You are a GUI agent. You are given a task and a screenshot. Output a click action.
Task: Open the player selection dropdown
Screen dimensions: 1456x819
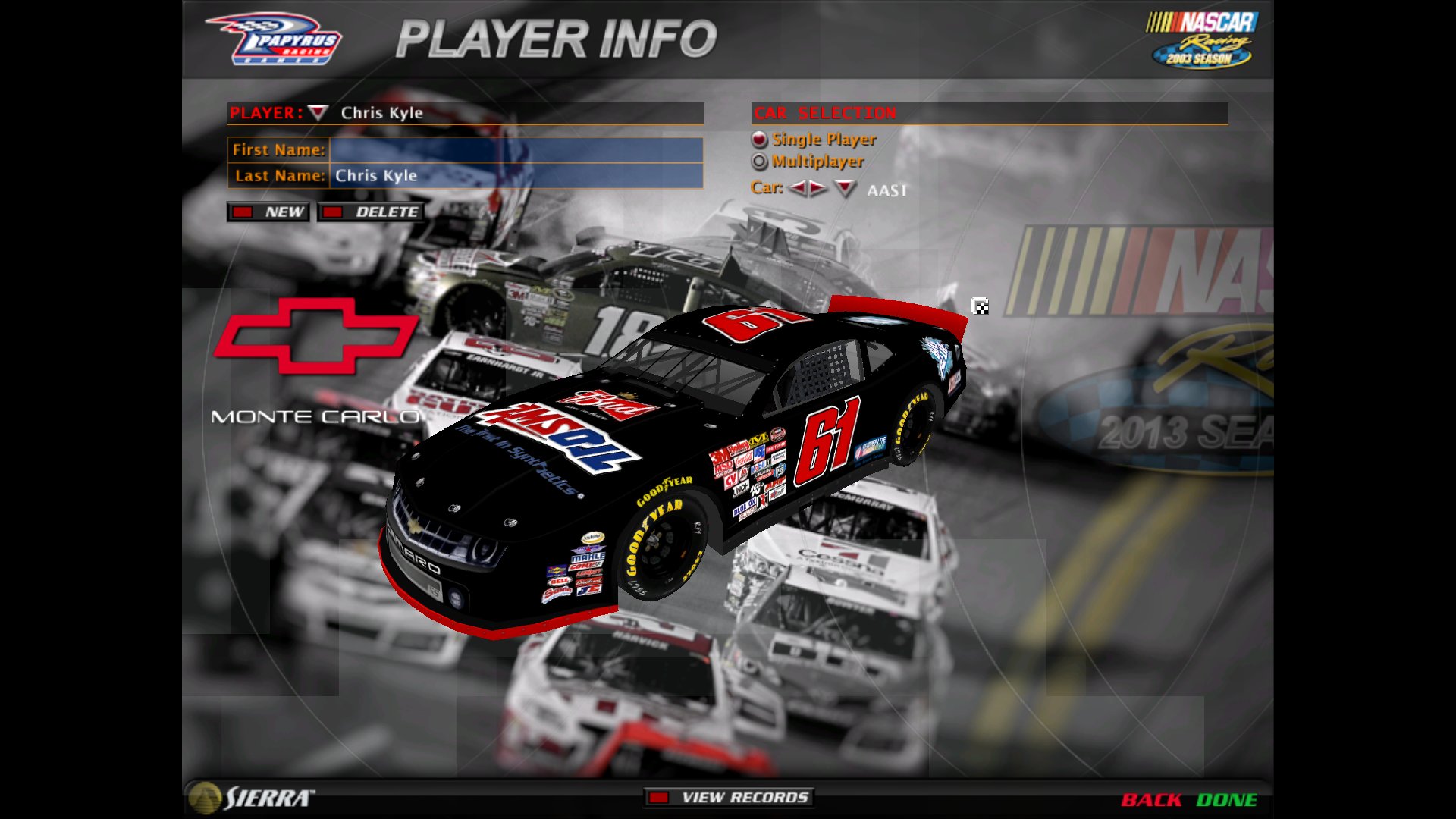(x=318, y=113)
